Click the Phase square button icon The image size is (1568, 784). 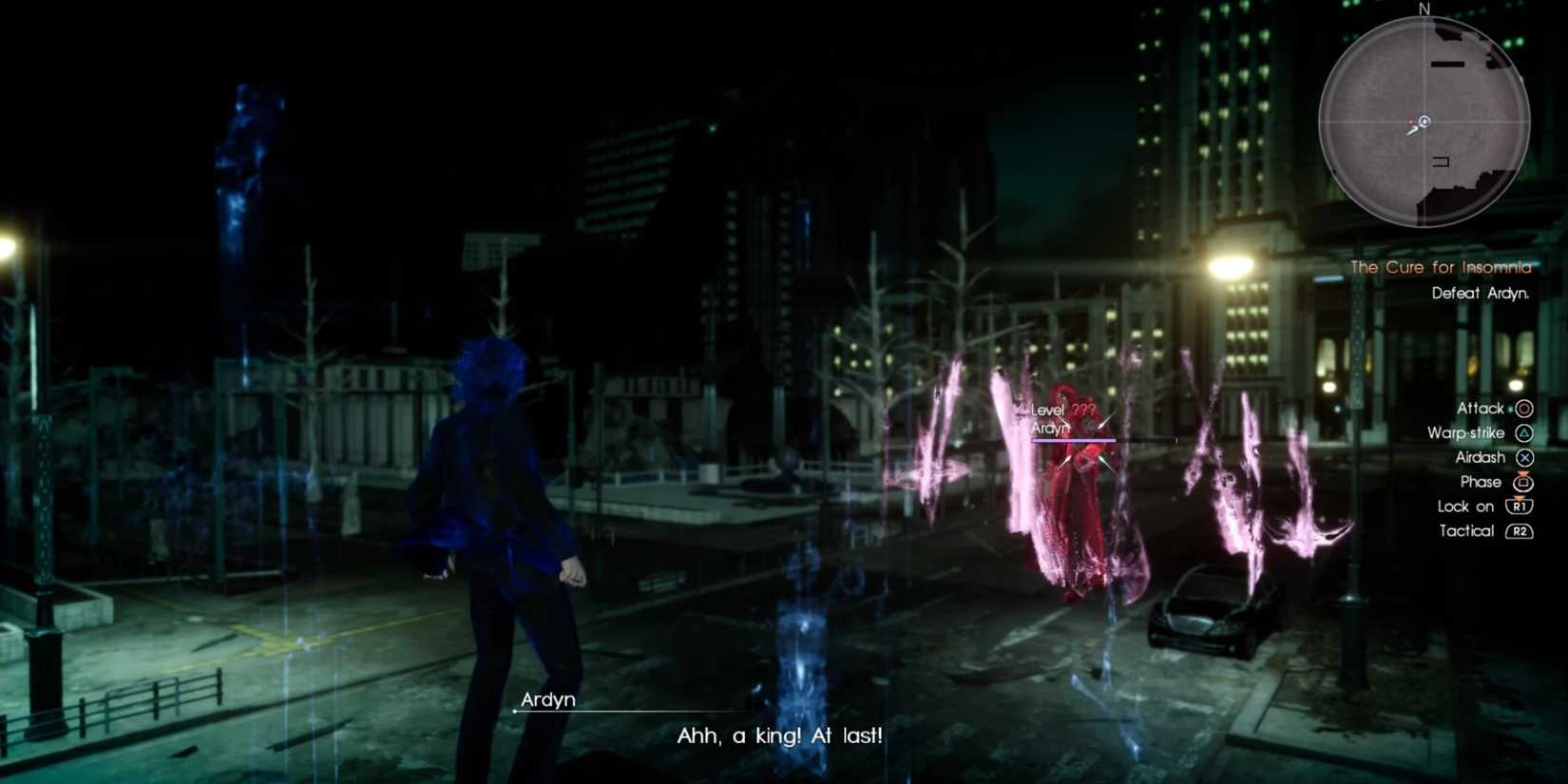point(1522,482)
